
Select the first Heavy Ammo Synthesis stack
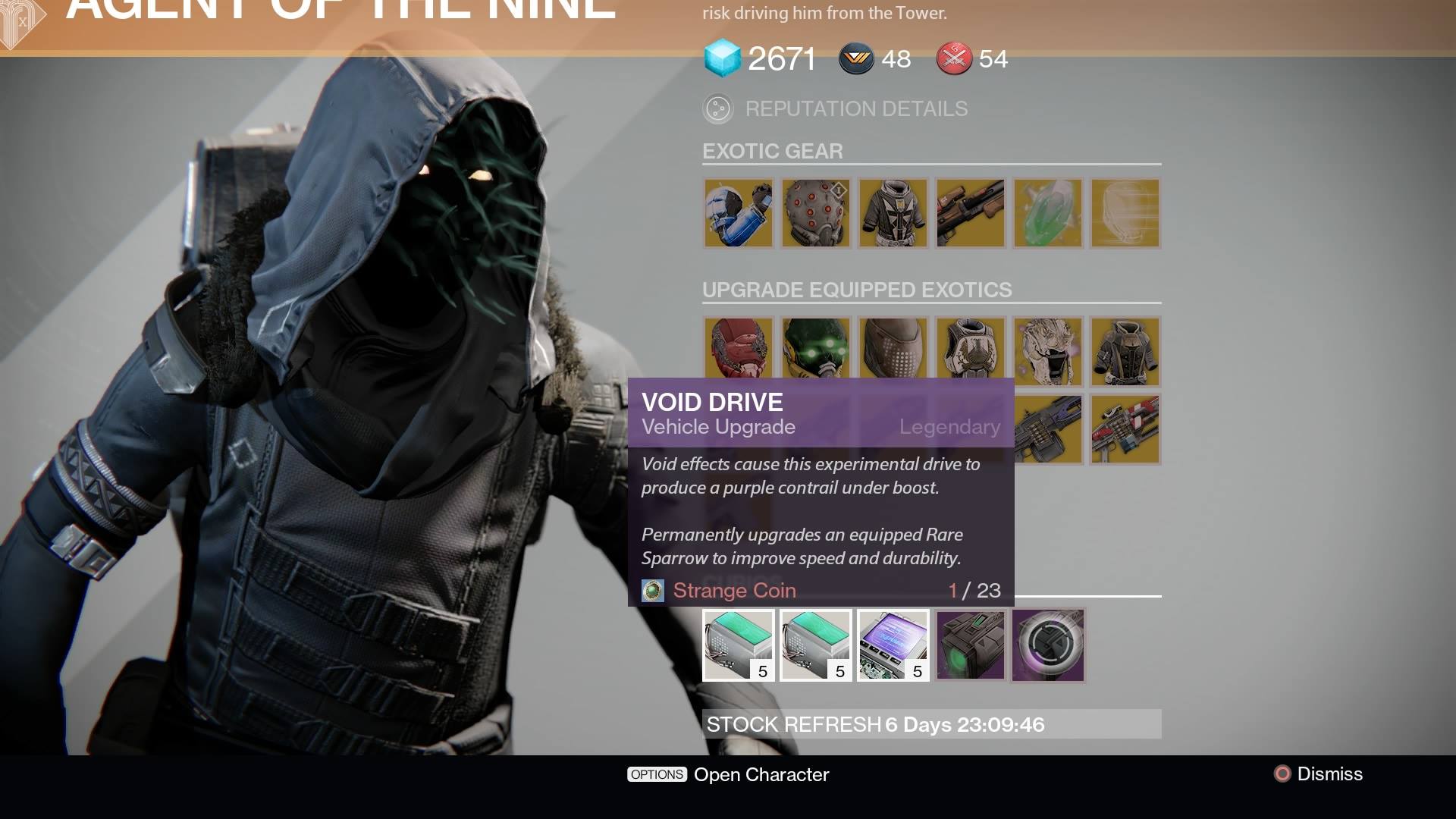point(738,645)
